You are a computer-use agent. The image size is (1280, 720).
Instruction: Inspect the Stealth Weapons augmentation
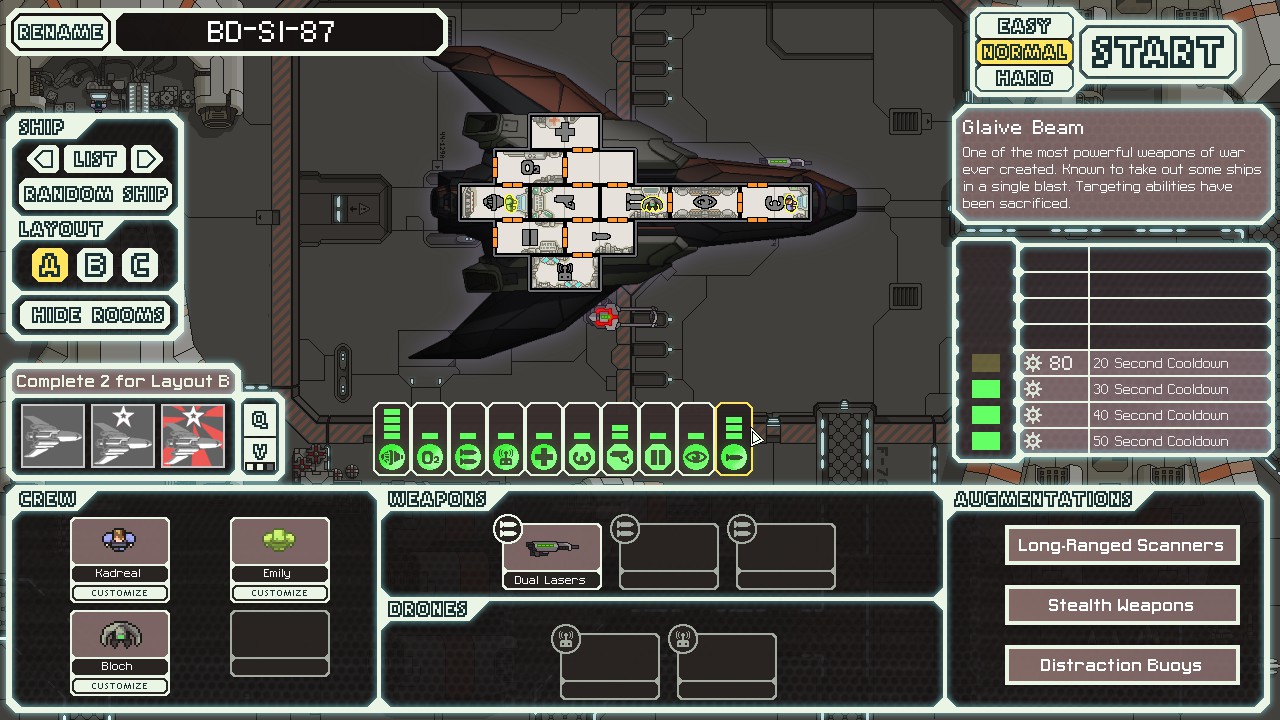coord(1121,605)
